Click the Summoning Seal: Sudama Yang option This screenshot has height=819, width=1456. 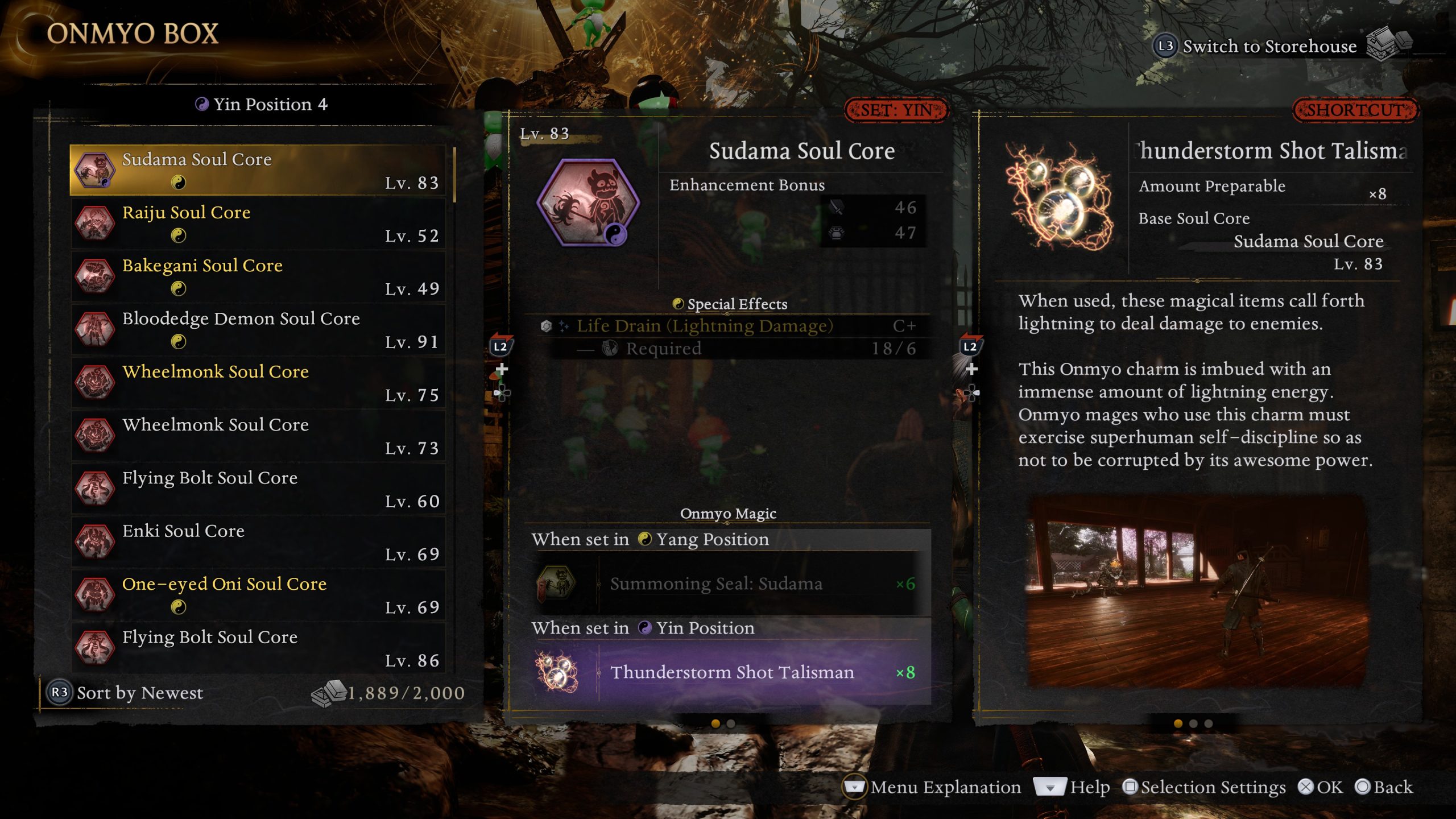pyautogui.click(x=728, y=584)
